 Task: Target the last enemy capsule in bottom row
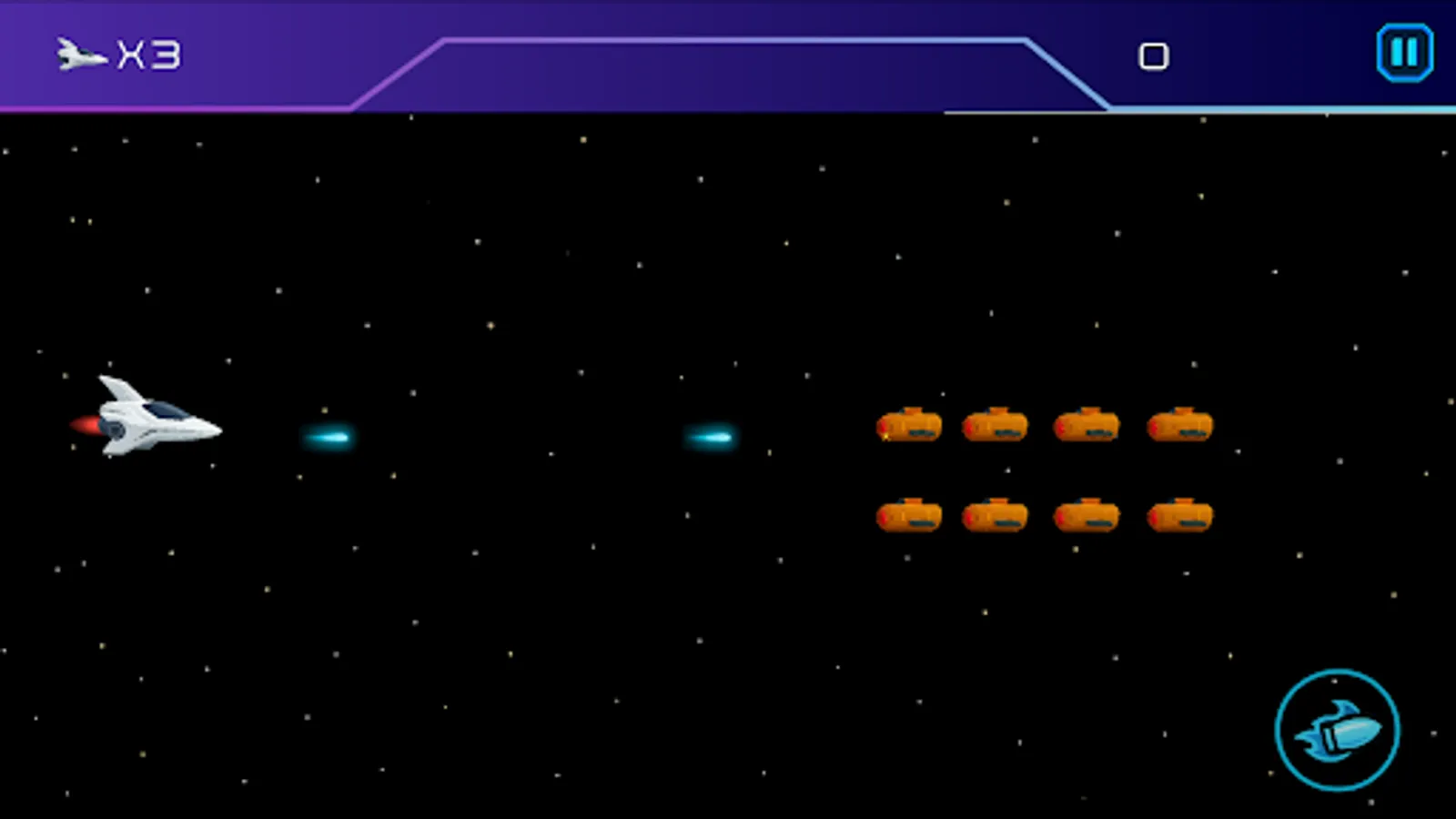[1178, 514]
